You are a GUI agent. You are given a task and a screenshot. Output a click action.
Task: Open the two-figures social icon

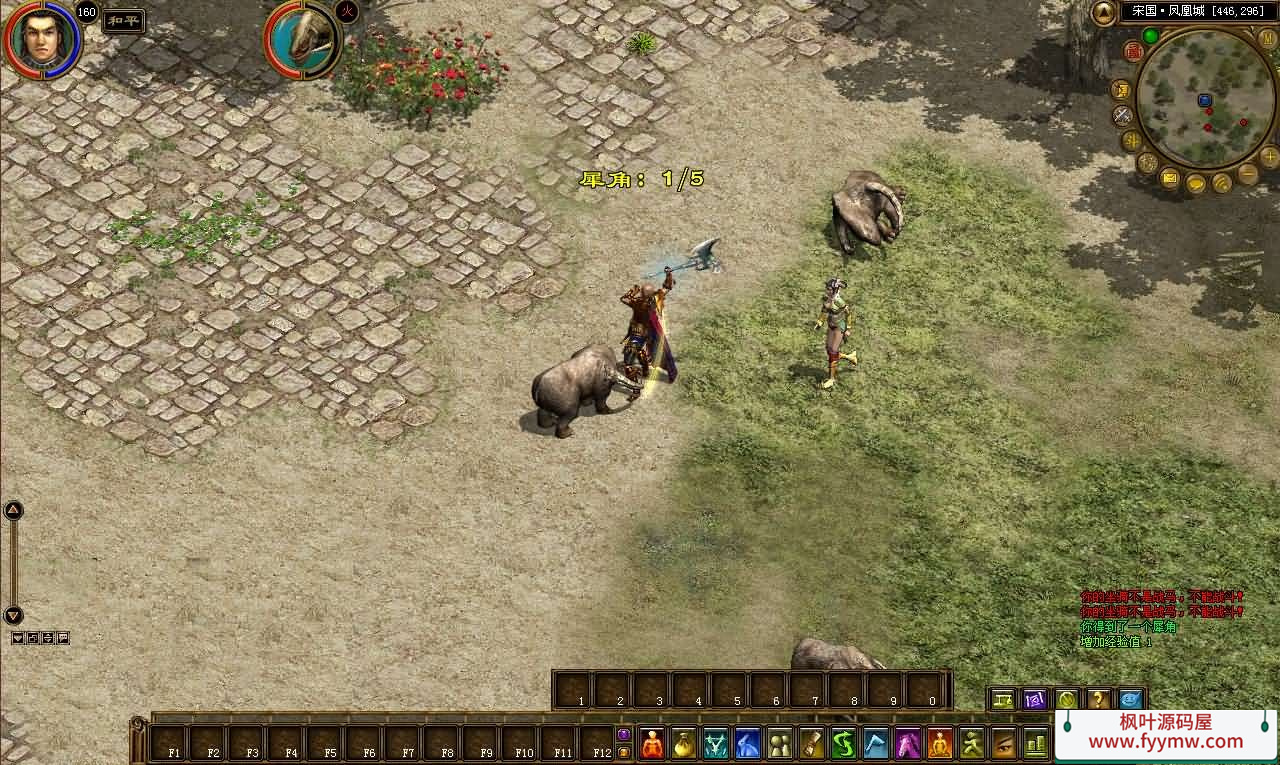click(x=780, y=744)
